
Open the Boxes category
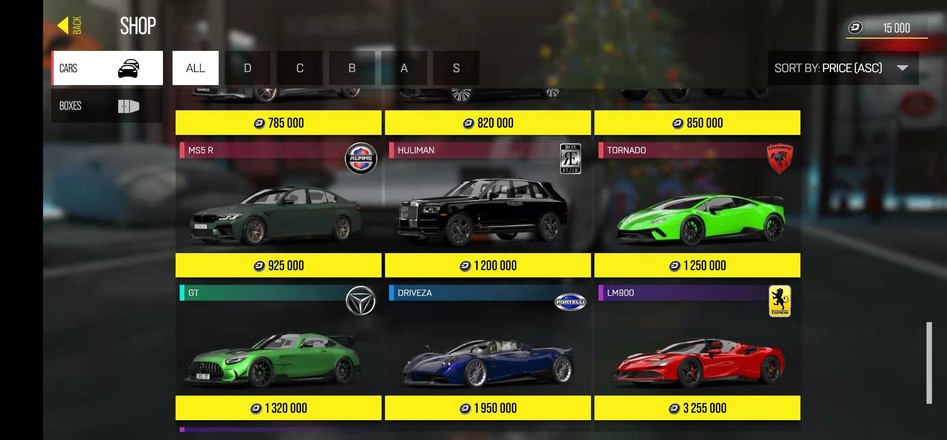click(107, 106)
